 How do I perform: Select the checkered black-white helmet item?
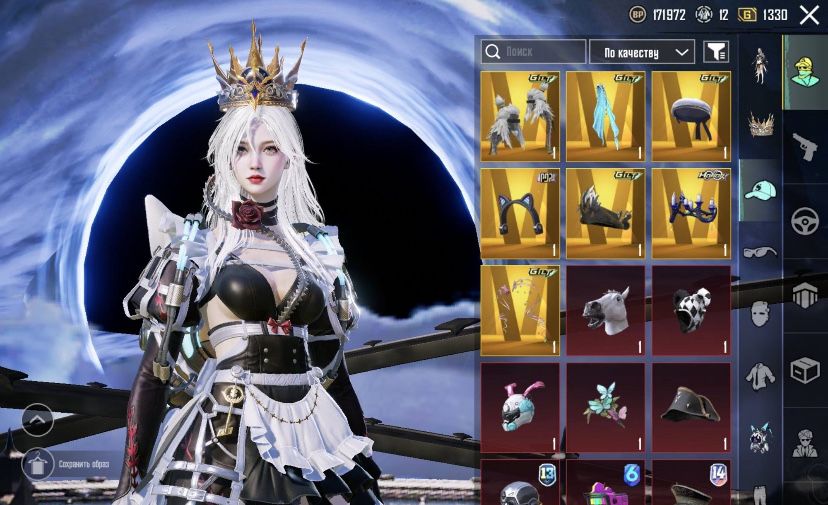[x=691, y=310]
